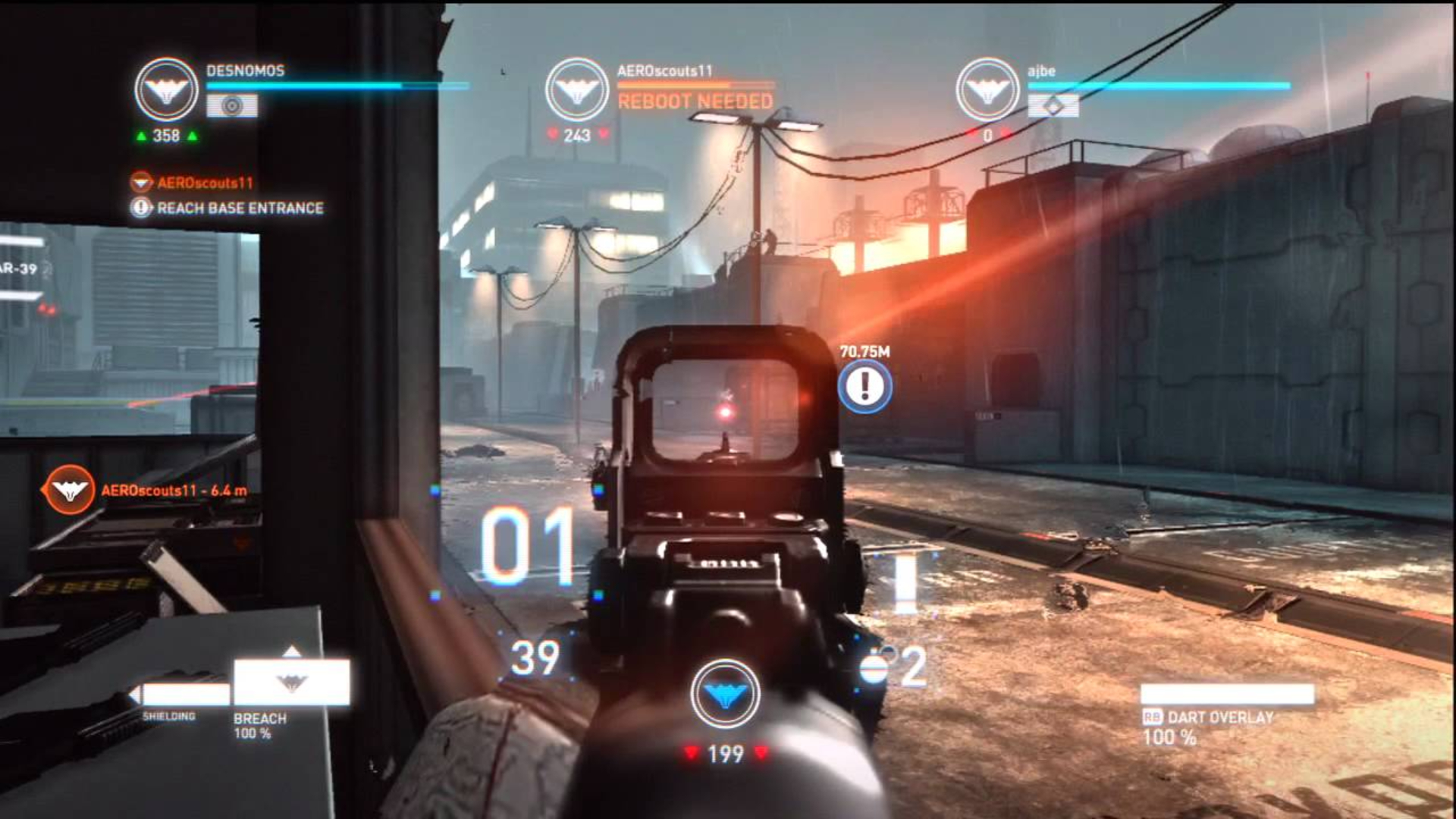Select the orange AEROscouts11 6.4 m marker
The height and width of the screenshot is (819, 1456).
point(69,490)
